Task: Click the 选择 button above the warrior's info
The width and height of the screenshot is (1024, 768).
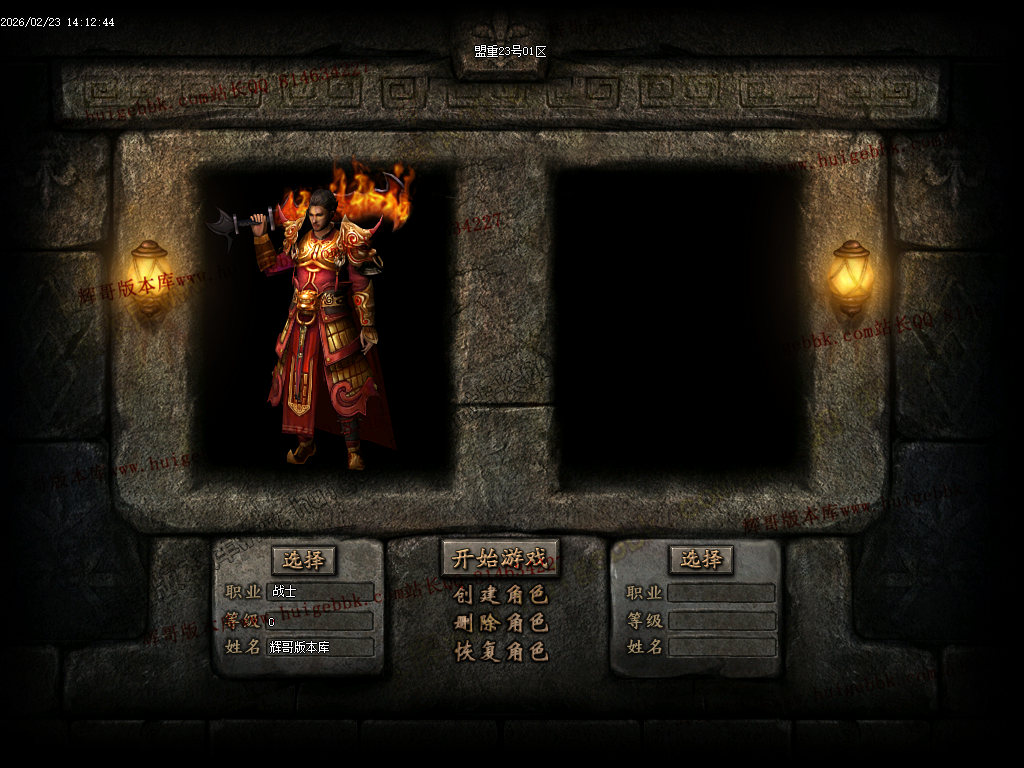Action: coord(303,560)
